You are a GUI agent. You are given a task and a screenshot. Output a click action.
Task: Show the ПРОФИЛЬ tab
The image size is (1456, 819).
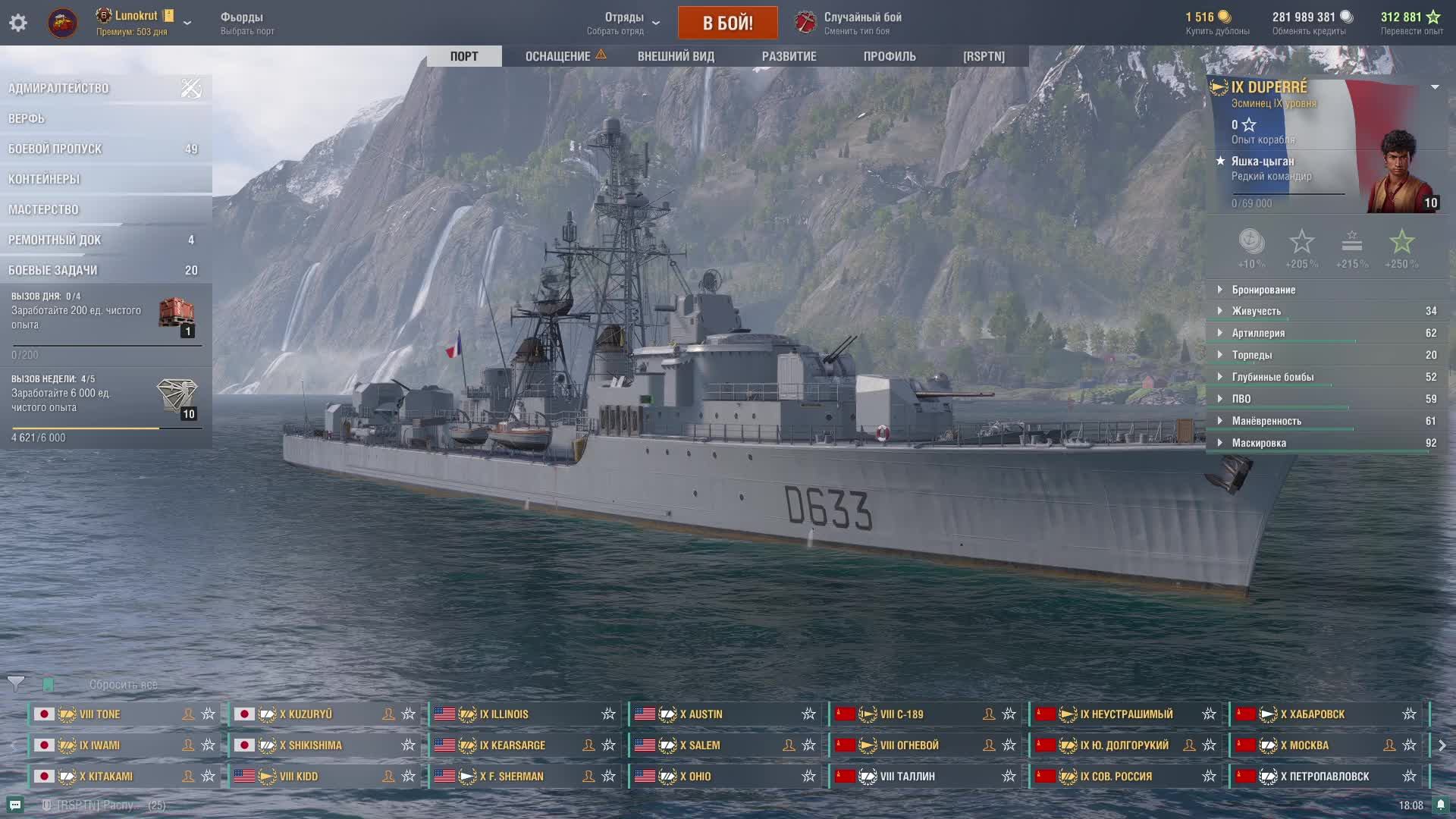tap(890, 56)
